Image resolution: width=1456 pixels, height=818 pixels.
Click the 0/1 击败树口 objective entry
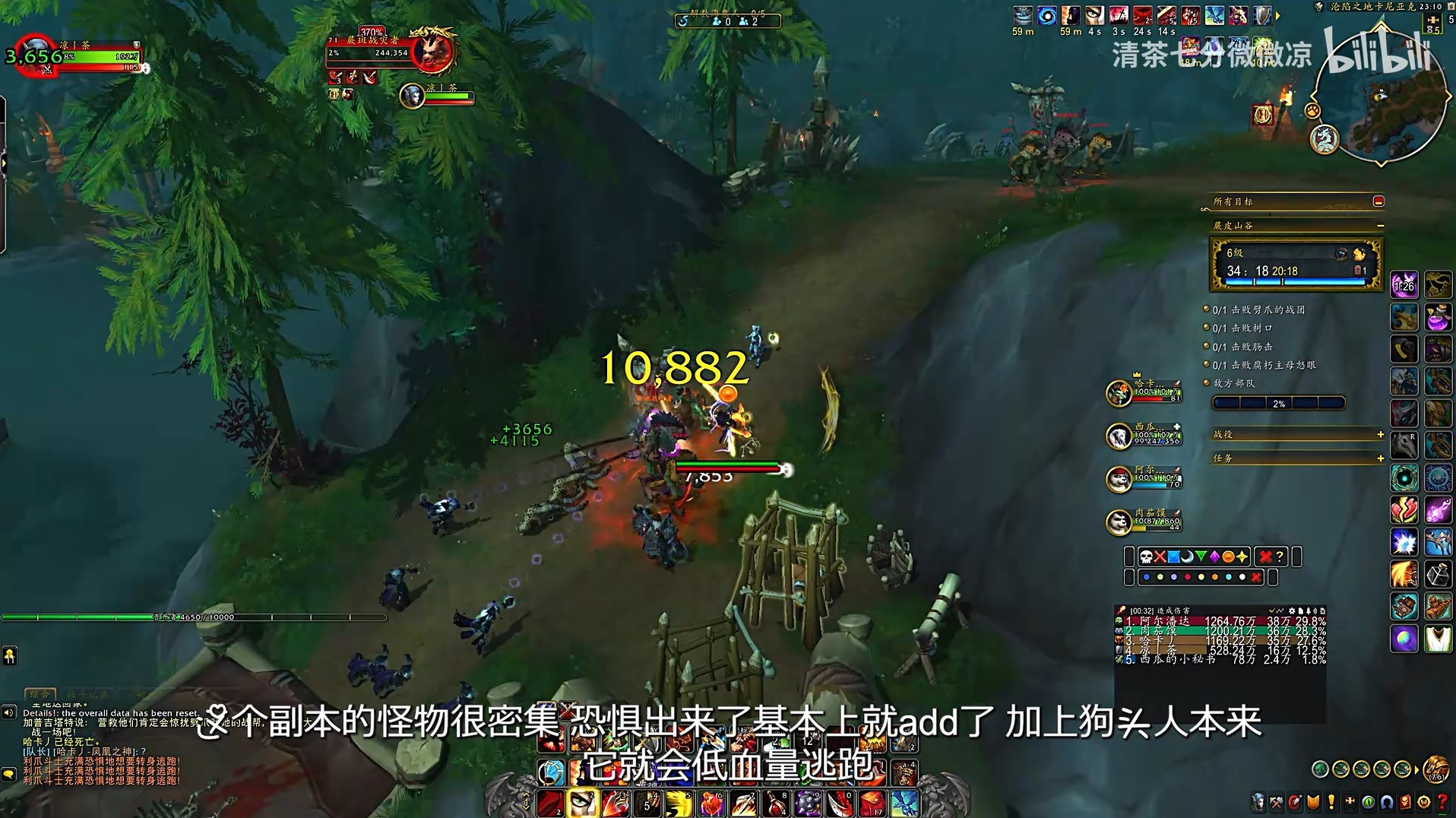(1242, 328)
